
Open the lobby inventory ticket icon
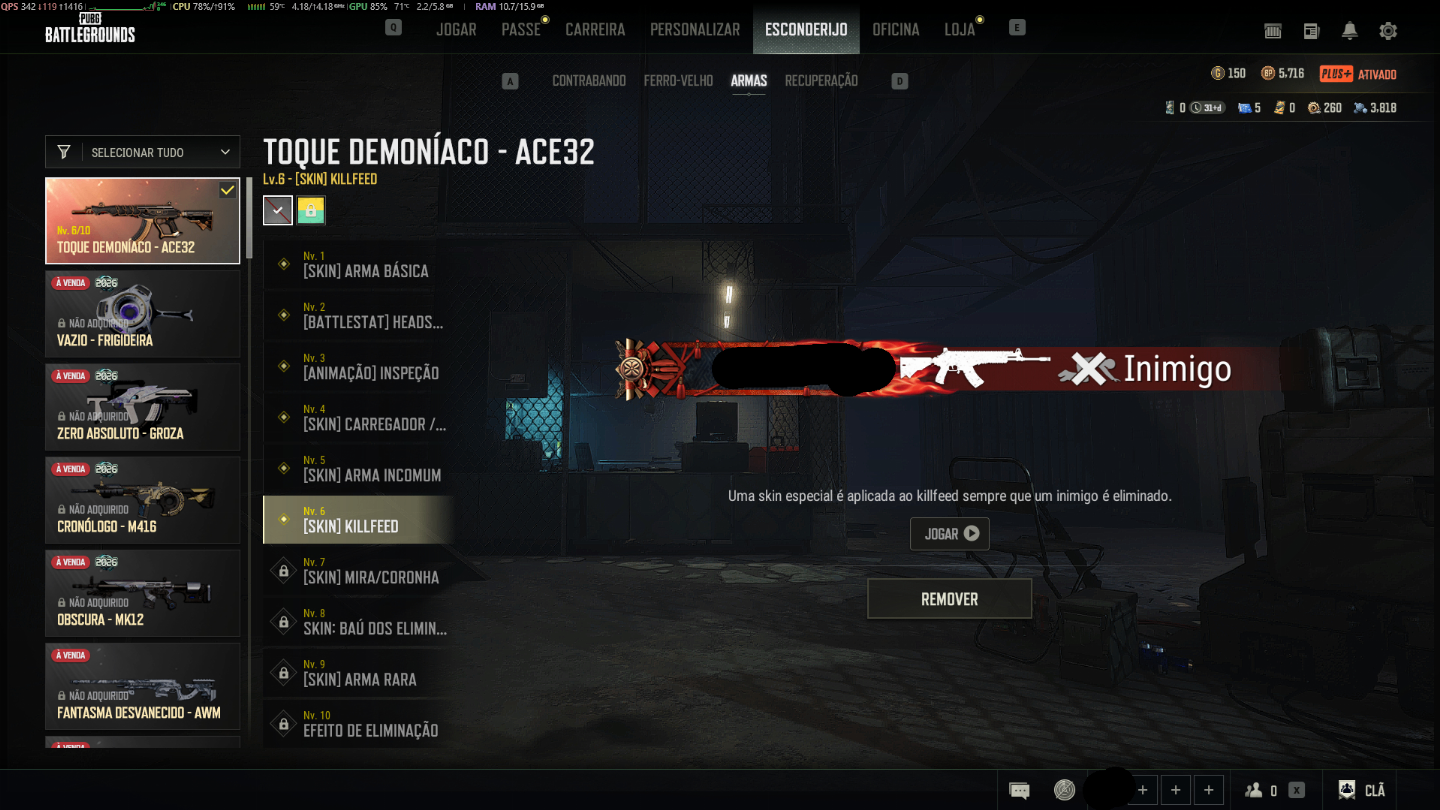[x=1272, y=31]
